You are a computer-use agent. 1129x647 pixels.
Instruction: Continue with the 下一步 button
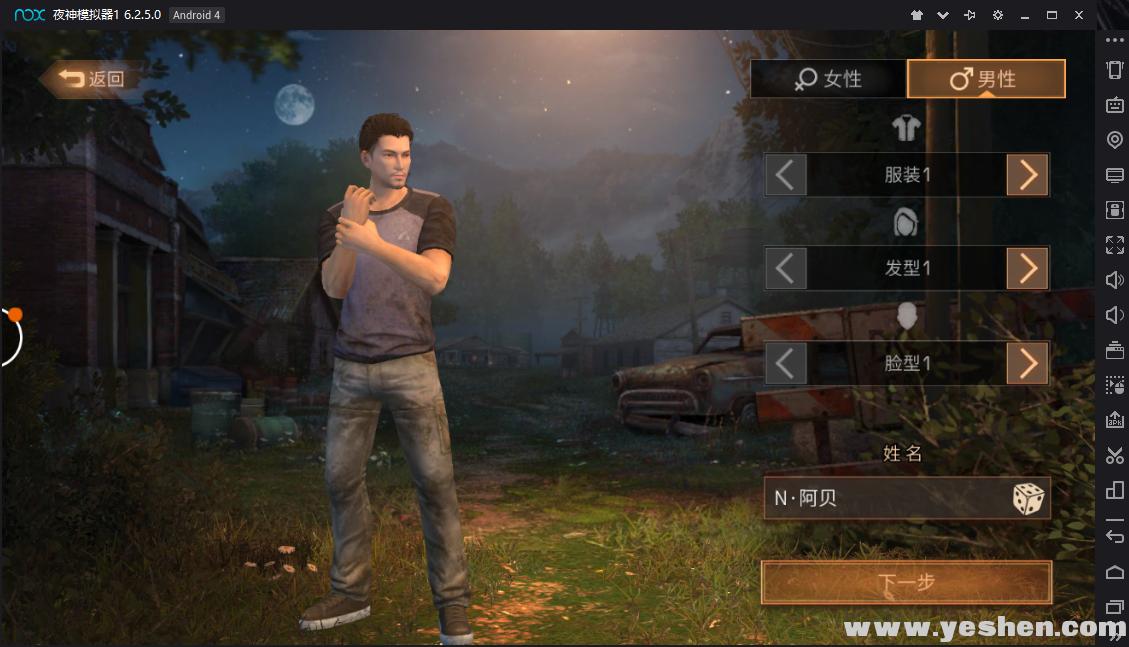[x=906, y=582]
